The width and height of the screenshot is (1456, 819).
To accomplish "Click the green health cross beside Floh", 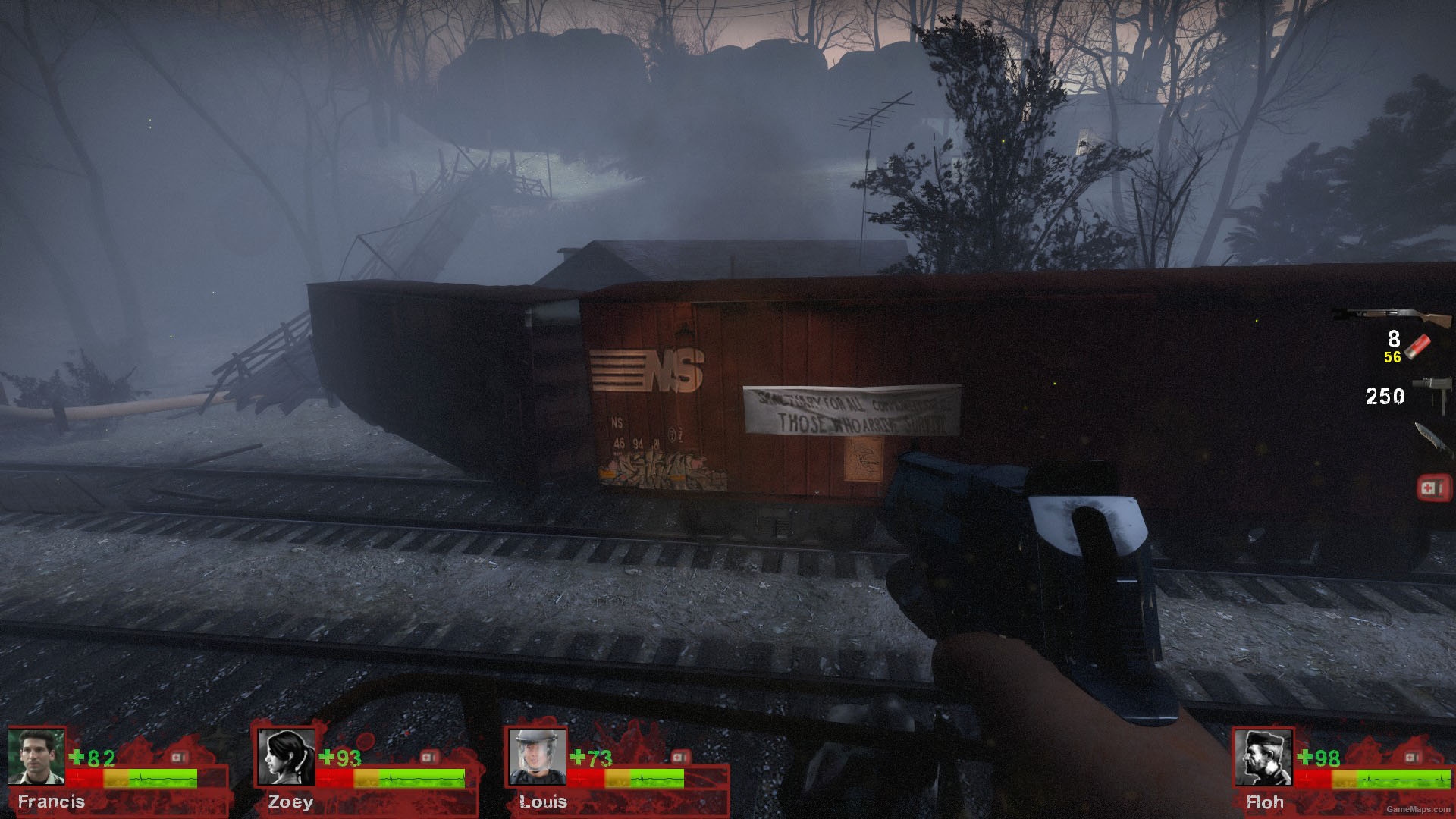I will coord(1307,756).
